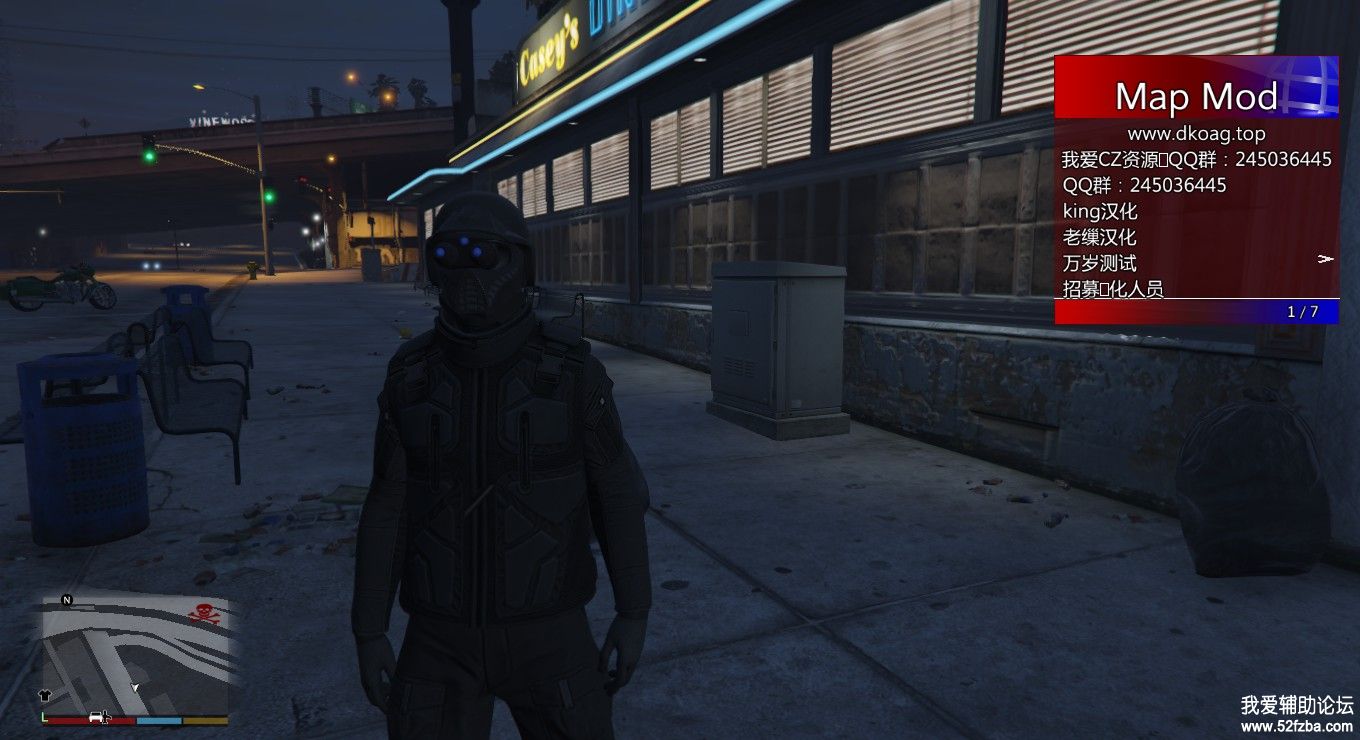This screenshot has width=1360, height=740.
Task: Choose the 招募汉化人员 menu entry
Action: coord(1113,289)
